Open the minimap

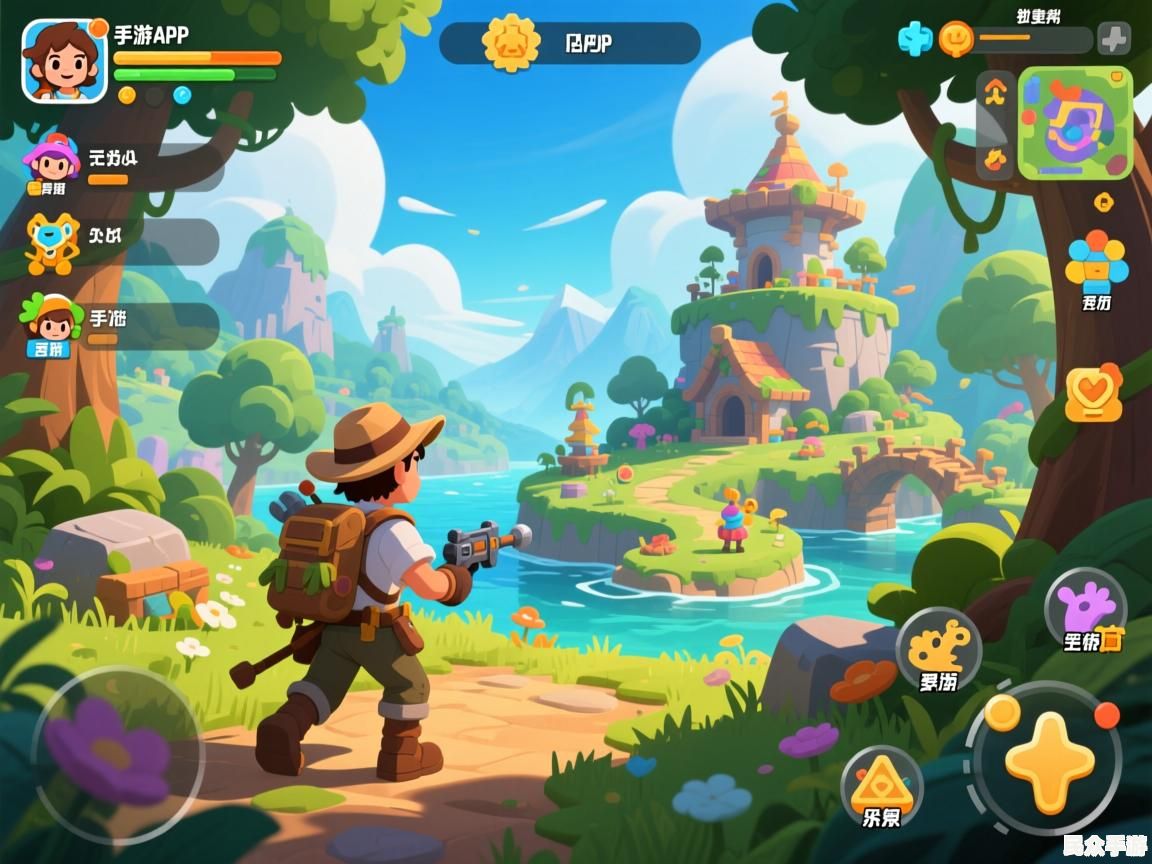[x=1075, y=123]
